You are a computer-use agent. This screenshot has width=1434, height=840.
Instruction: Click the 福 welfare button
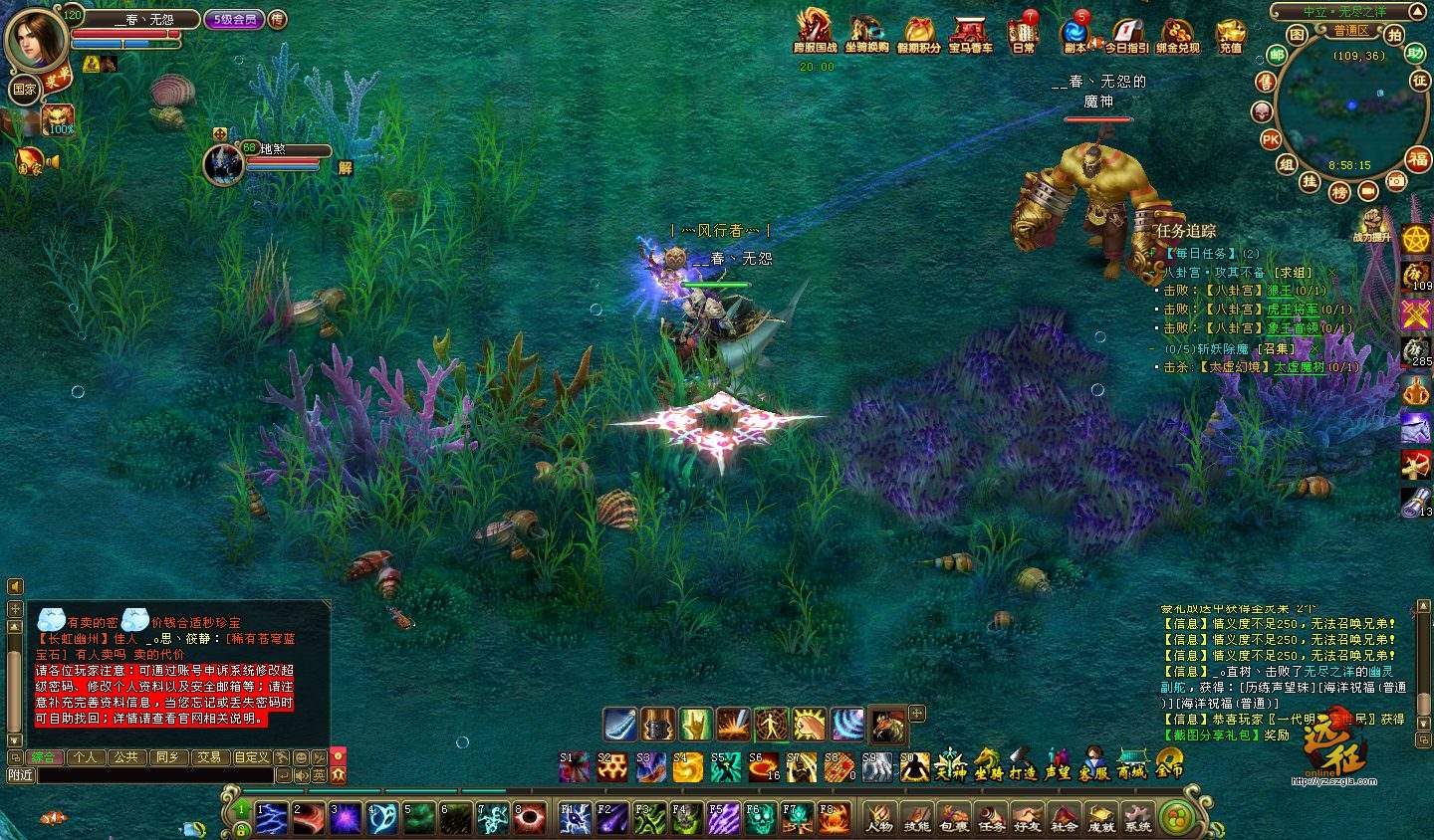[x=1418, y=158]
